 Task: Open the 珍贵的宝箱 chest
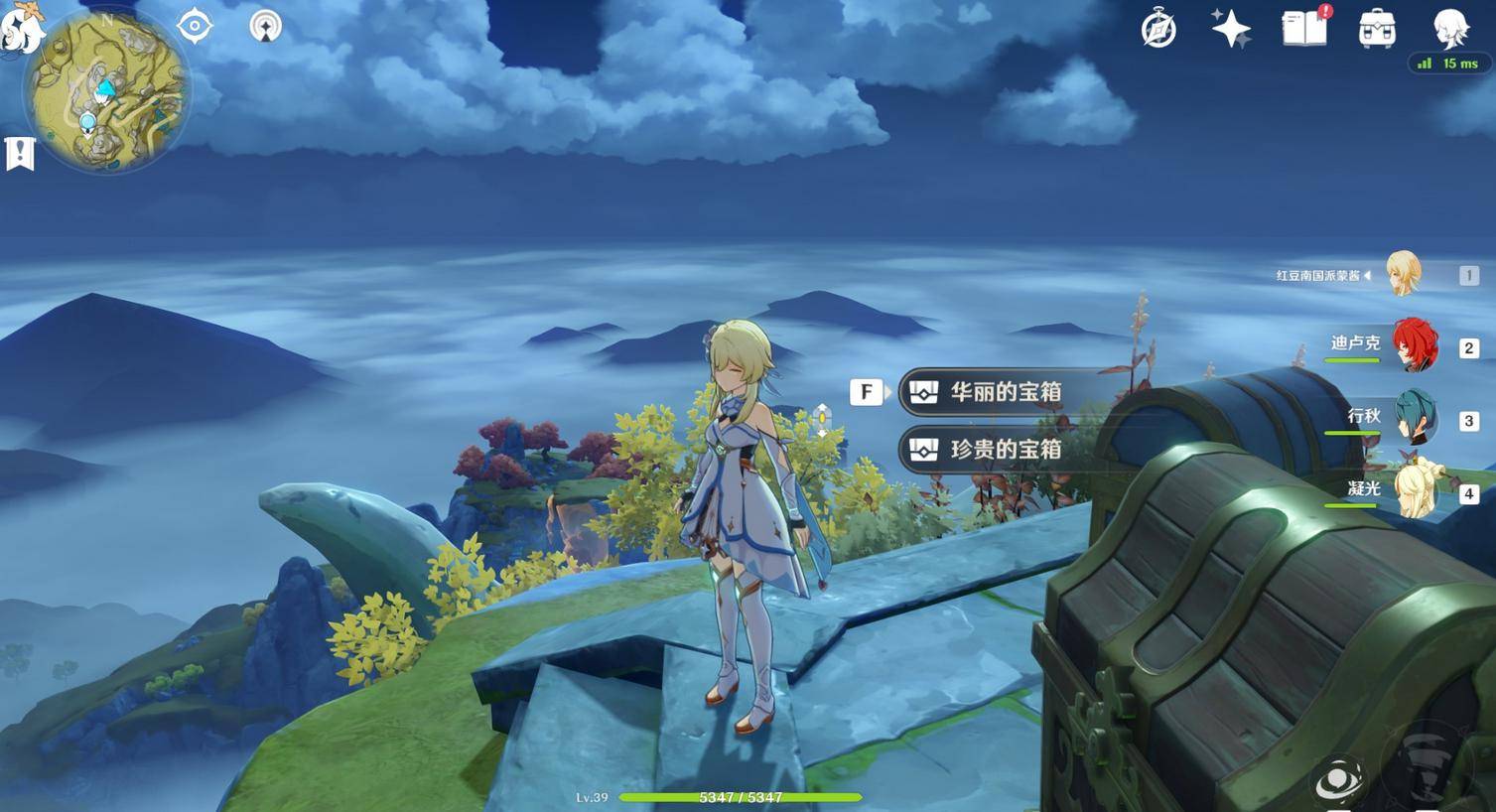(x=1005, y=450)
